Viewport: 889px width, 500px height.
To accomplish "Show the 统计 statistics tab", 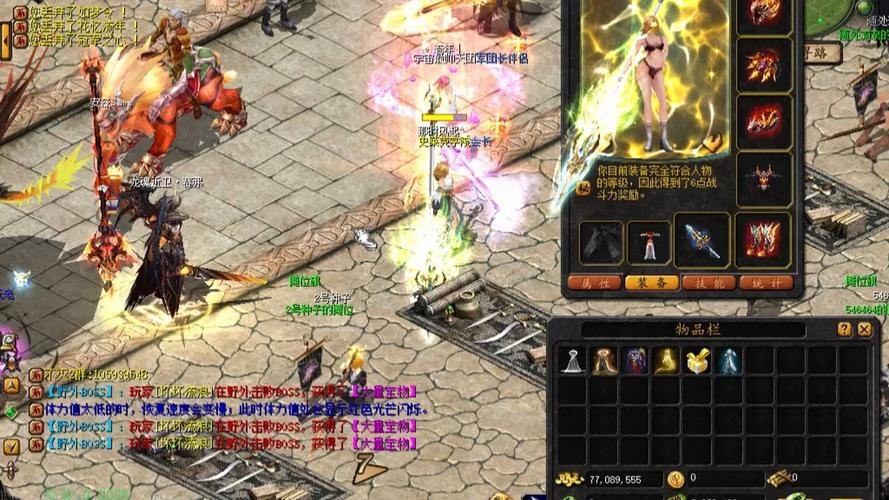I will click(x=767, y=283).
